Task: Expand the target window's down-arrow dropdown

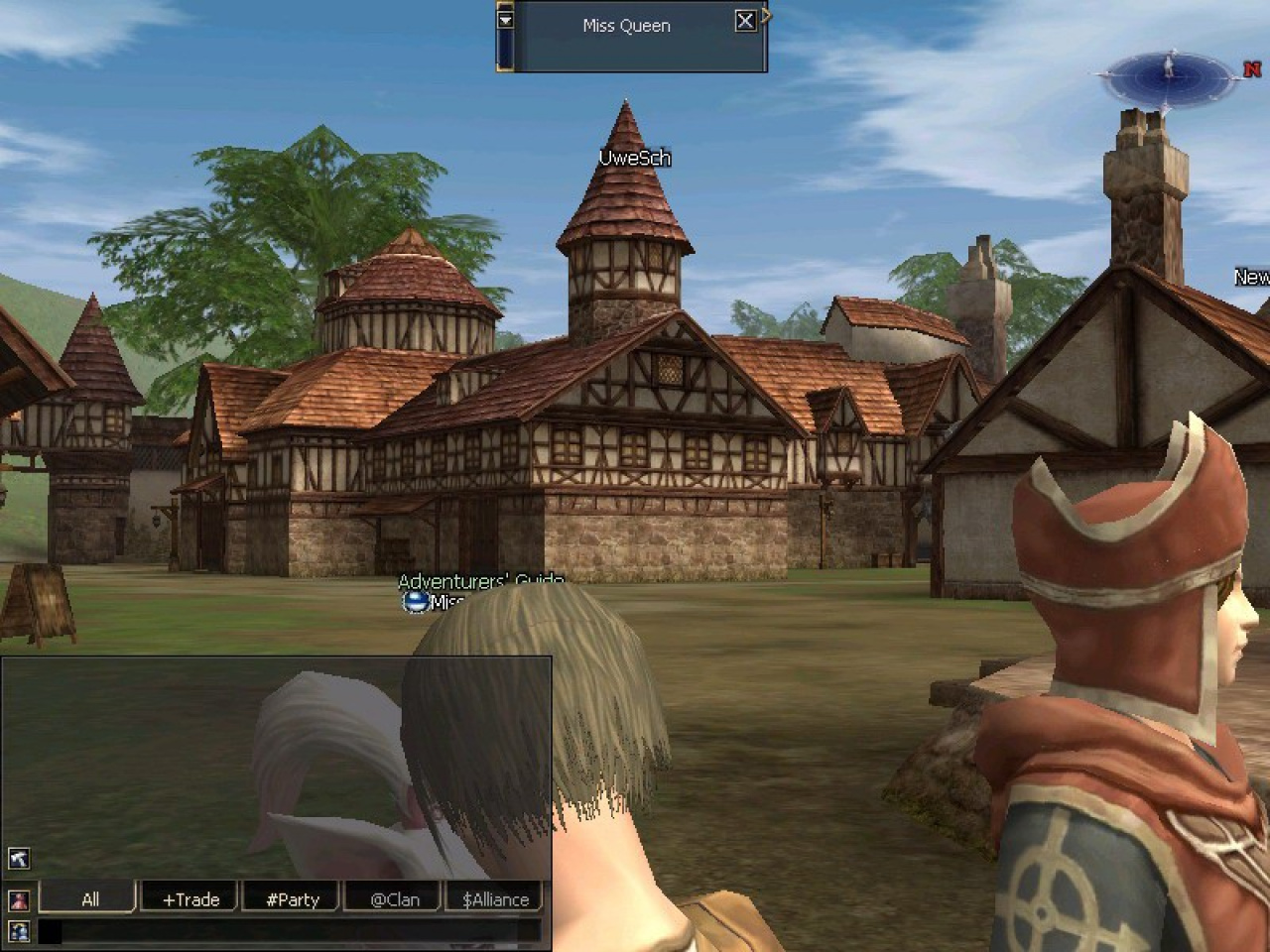Action: pyautogui.click(x=506, y=19)
